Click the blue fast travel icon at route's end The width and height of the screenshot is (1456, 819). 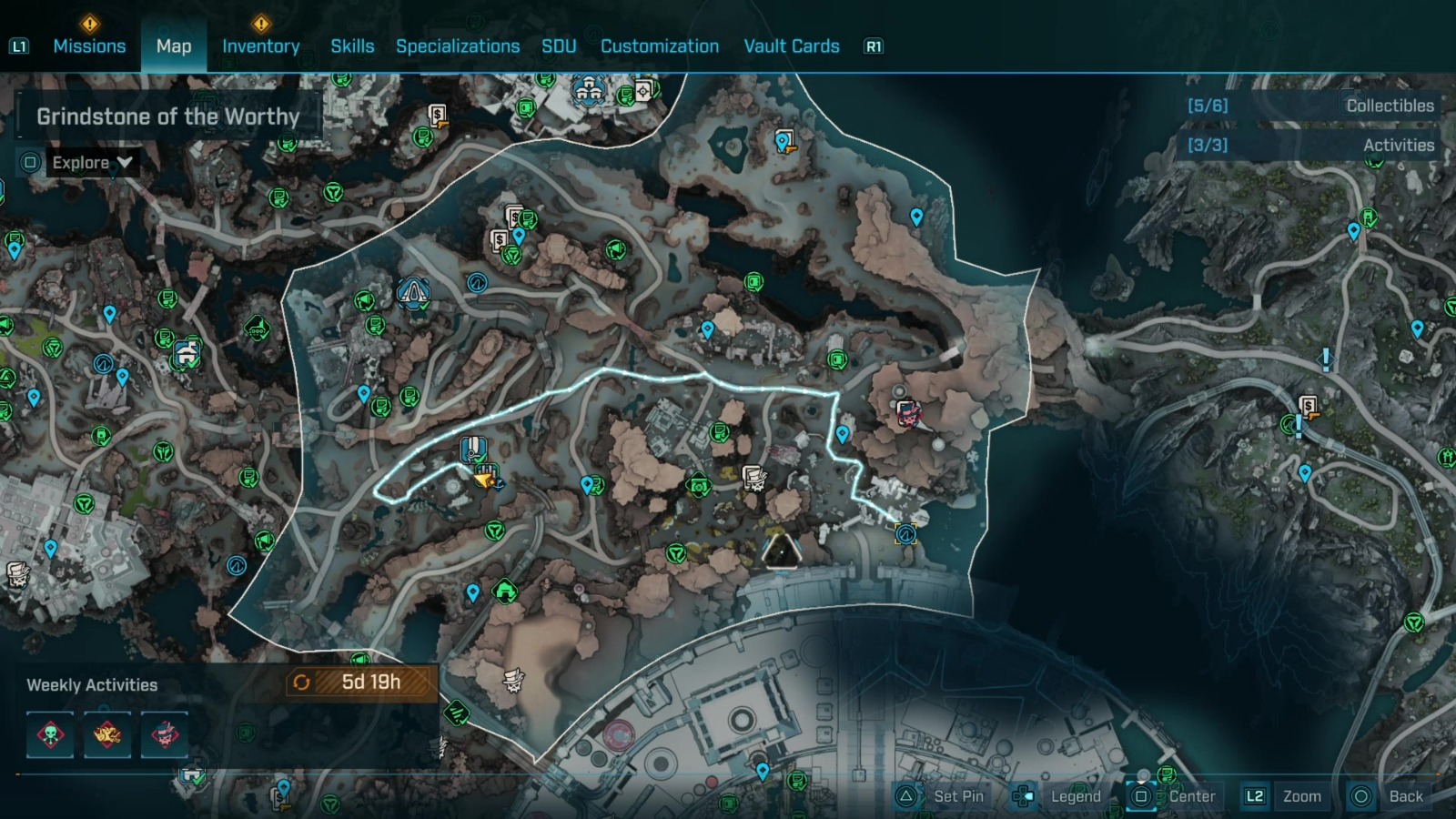coord(904,534)
